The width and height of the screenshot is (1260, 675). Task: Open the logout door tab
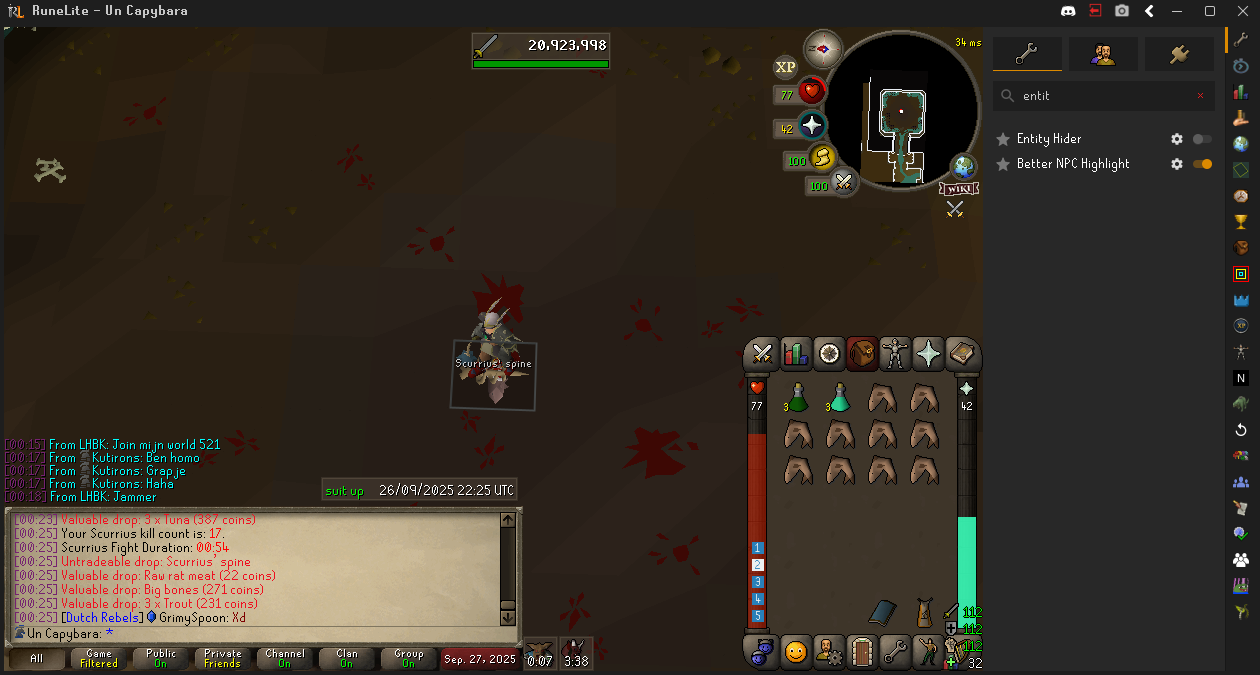862,652
